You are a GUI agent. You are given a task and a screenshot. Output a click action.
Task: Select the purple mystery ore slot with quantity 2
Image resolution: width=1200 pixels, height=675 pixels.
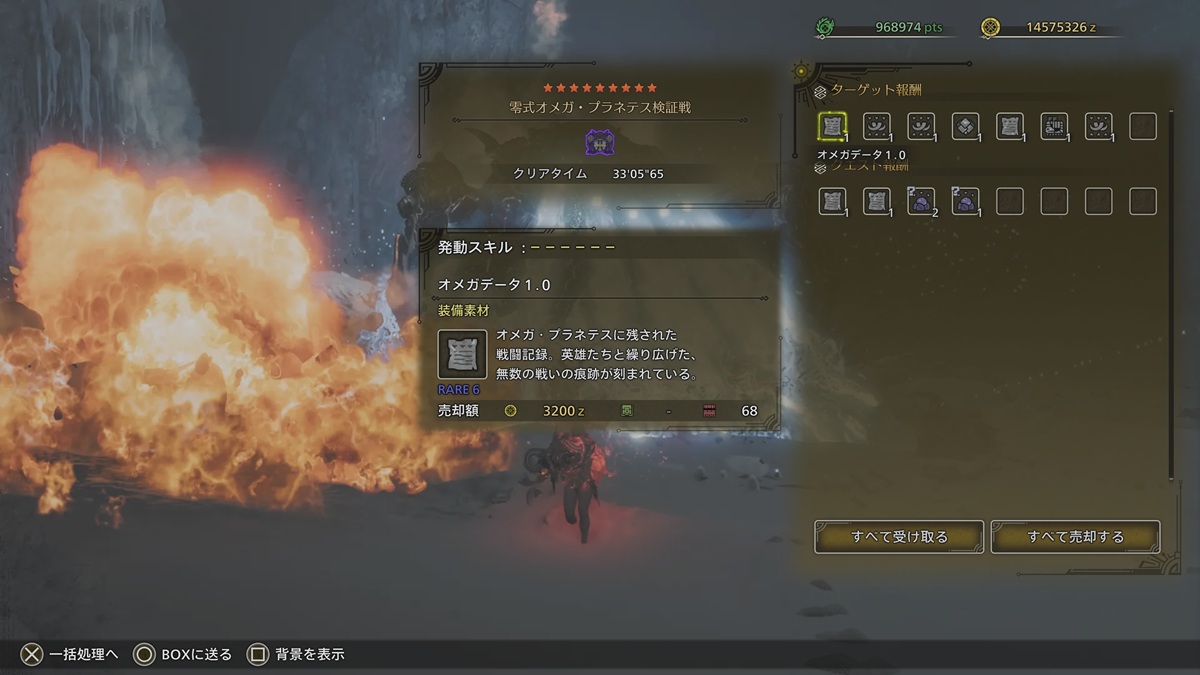click(921, 201)
